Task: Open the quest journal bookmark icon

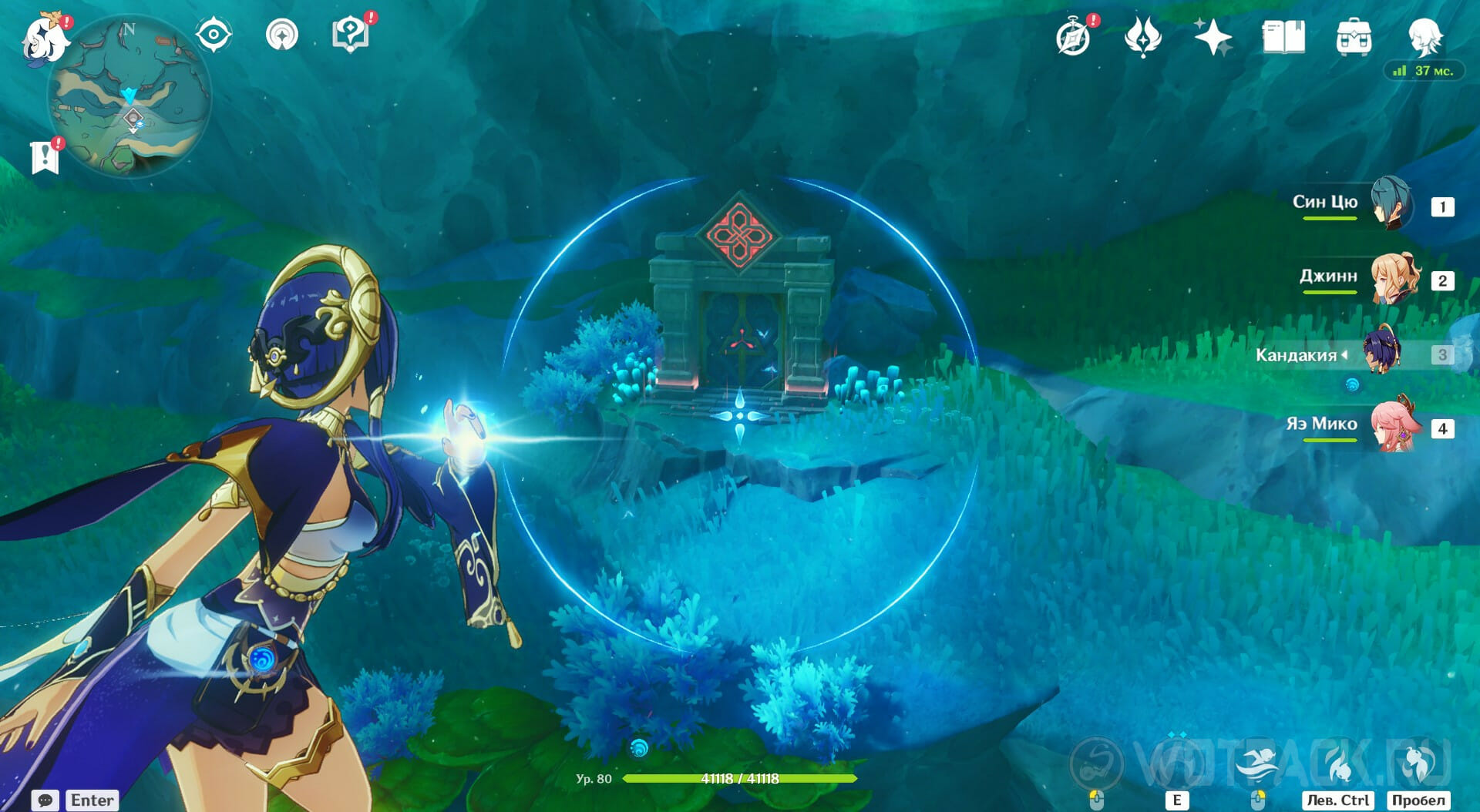Action: point(45,156)
